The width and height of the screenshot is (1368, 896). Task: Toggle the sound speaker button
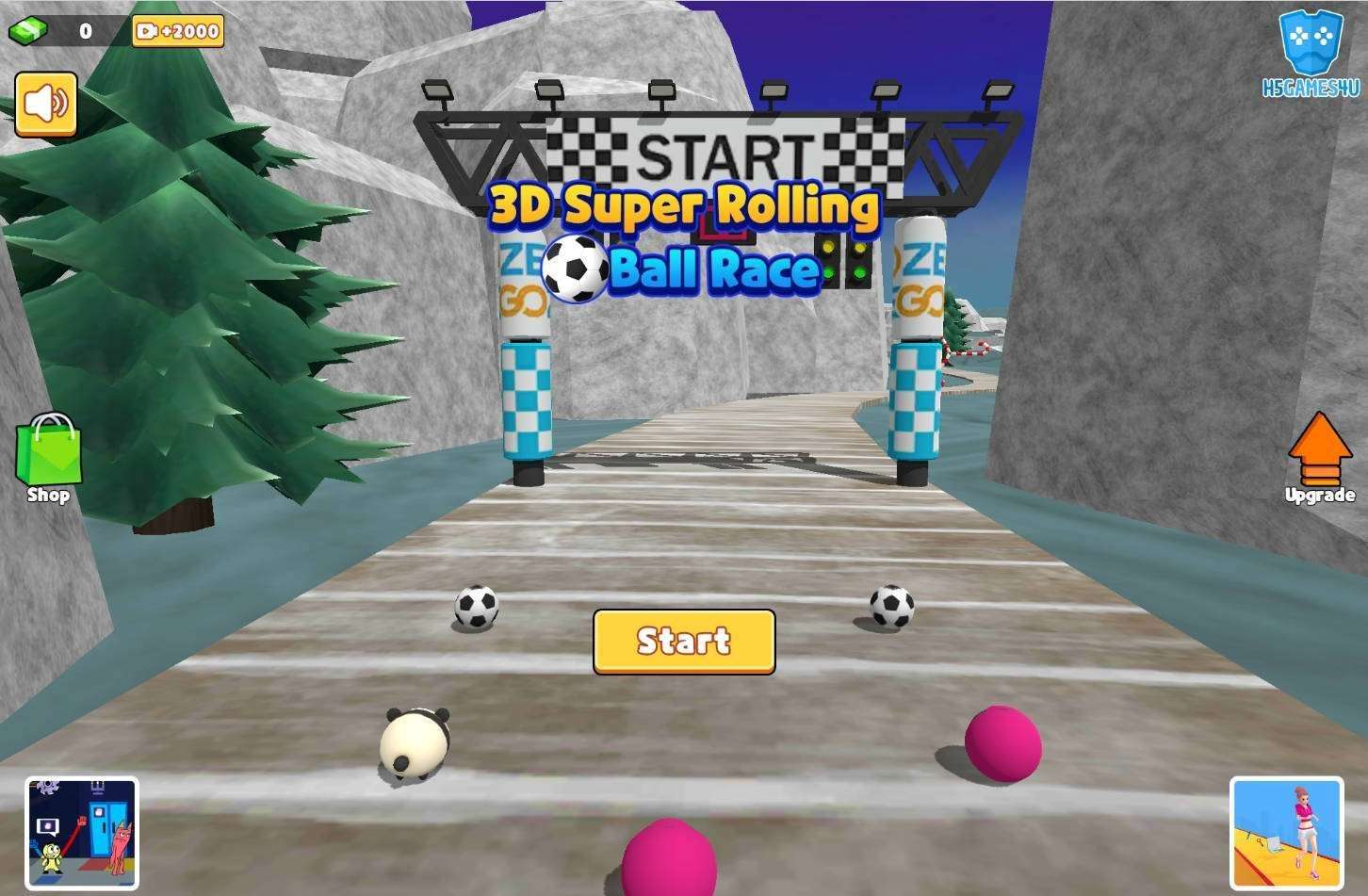pos(45,104)
